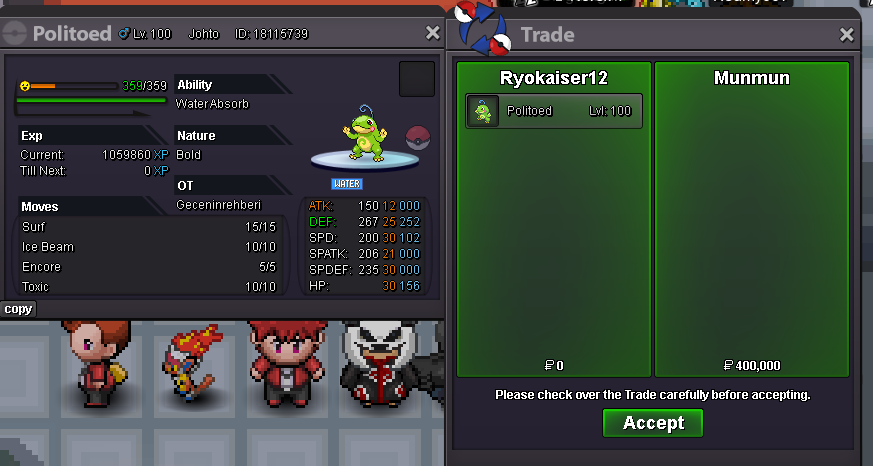Click the Poké Ball icon beside Politoed
This screenshot has height=466, width=873.
[x=417, y=137]
